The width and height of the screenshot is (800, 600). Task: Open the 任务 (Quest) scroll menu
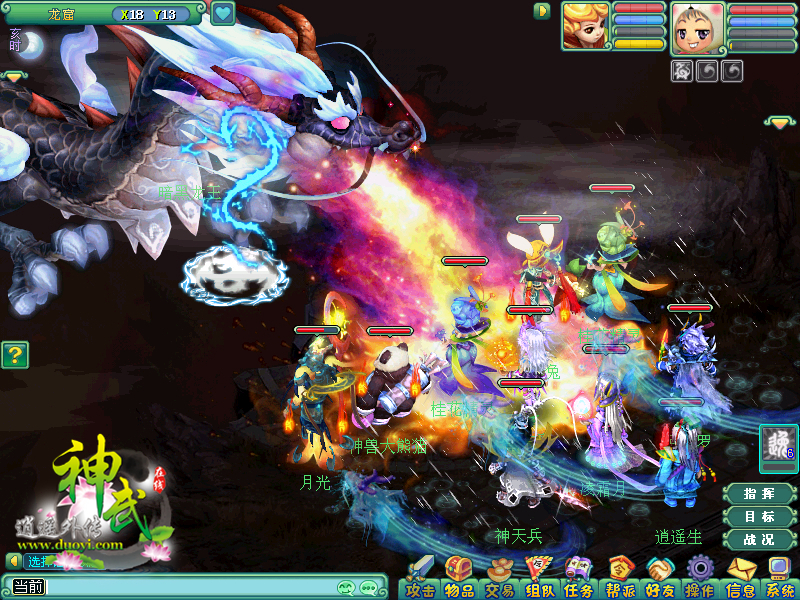click(578, 577)
